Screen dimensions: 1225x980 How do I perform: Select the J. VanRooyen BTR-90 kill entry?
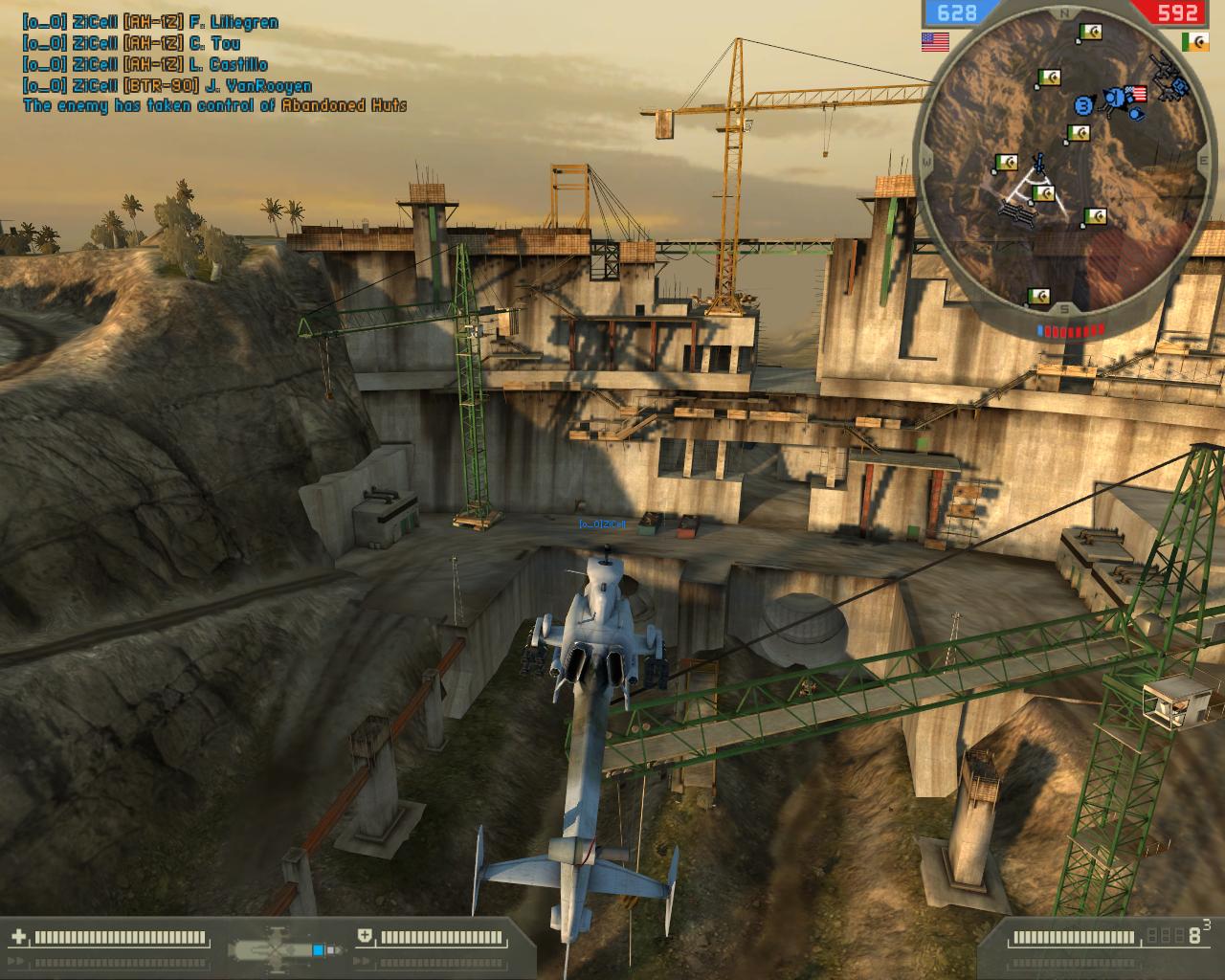(x=167, y=85)
